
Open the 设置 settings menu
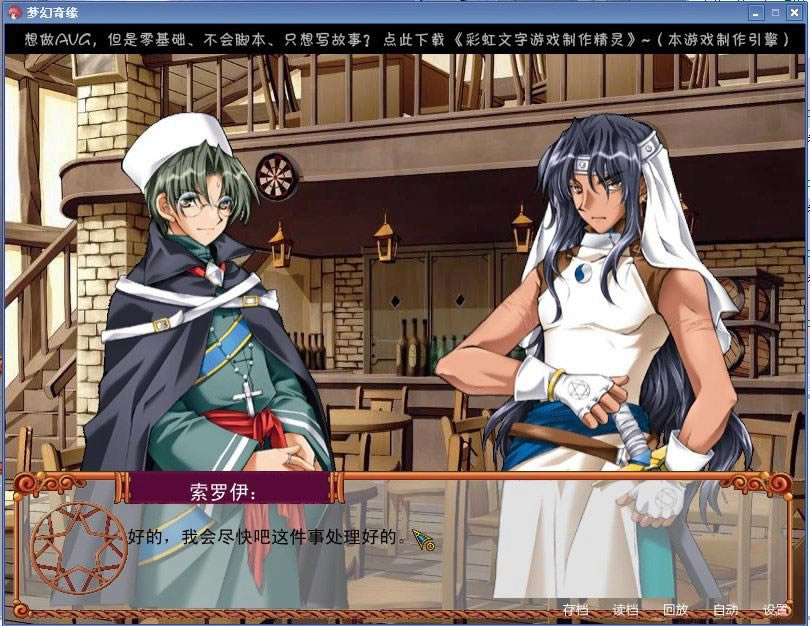click(x=775, y=609)
